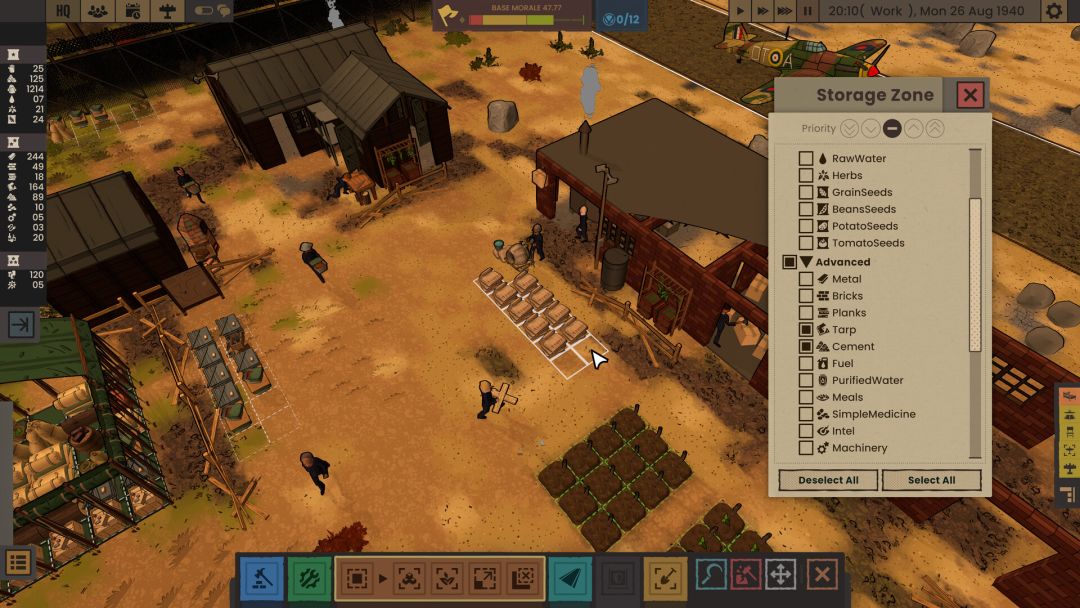Open settings with the gear icon
This screenshot has width=1080, height=608.
point(1054,11)
